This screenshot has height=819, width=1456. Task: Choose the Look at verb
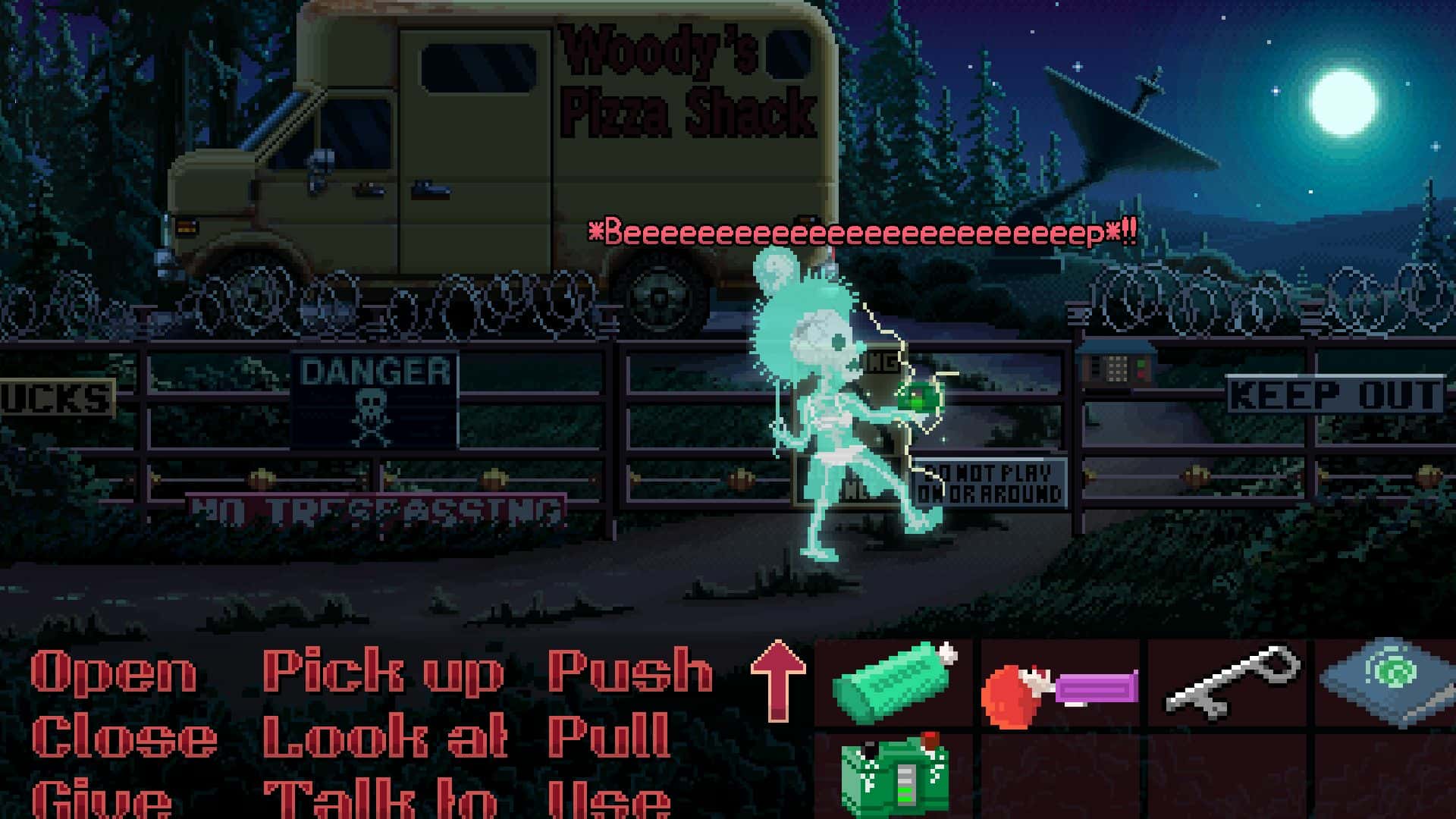[384, 737]
